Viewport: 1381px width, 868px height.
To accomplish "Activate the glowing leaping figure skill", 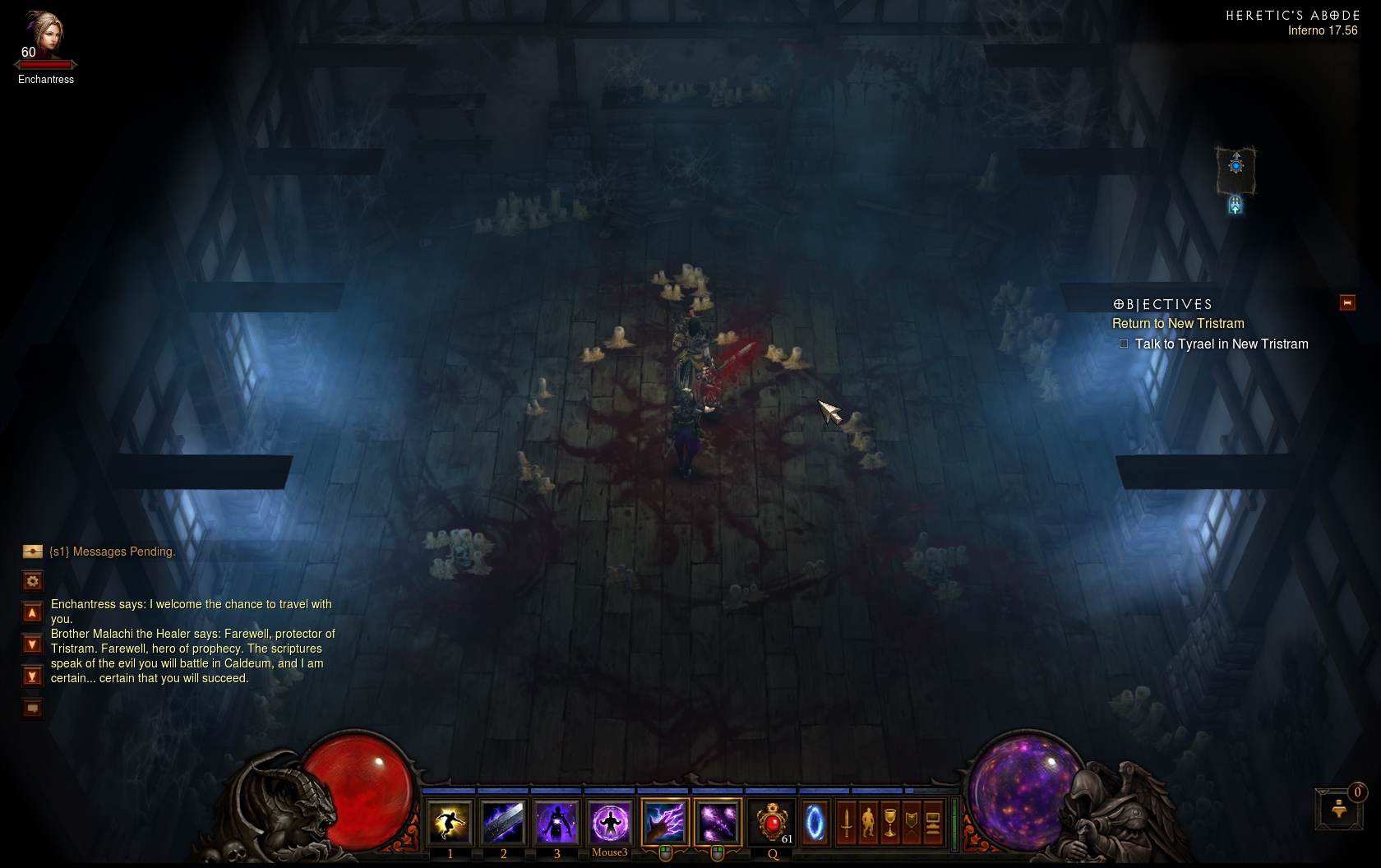I will (450, 822).
